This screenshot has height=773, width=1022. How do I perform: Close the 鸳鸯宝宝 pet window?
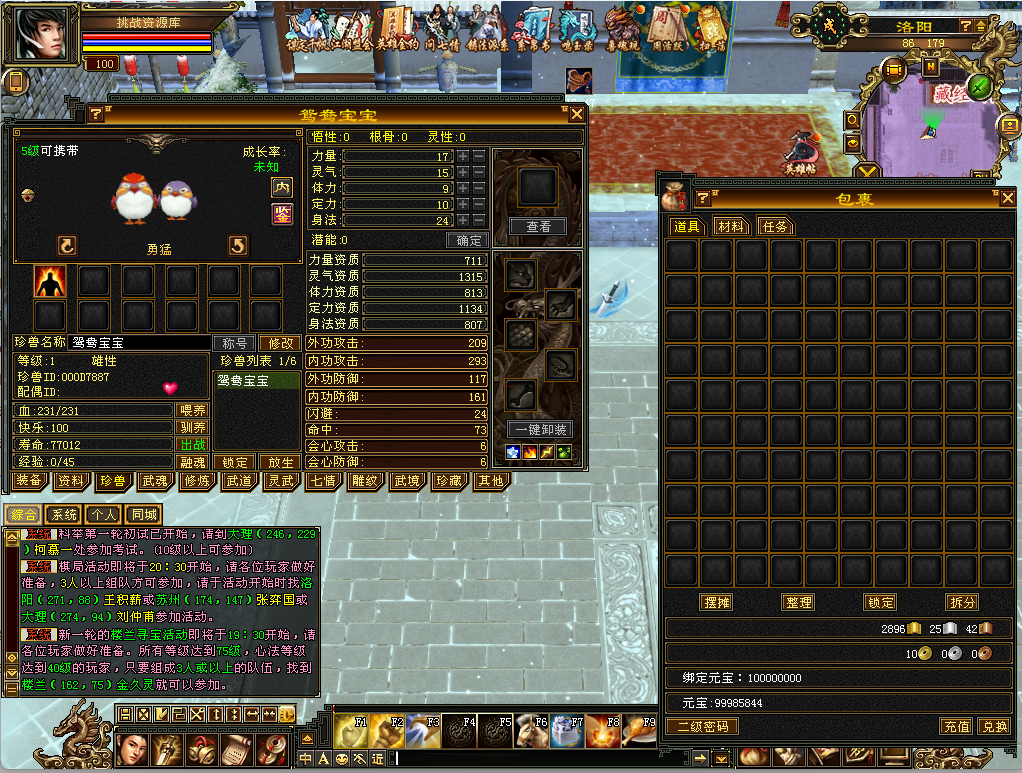[x=574, y=114]
